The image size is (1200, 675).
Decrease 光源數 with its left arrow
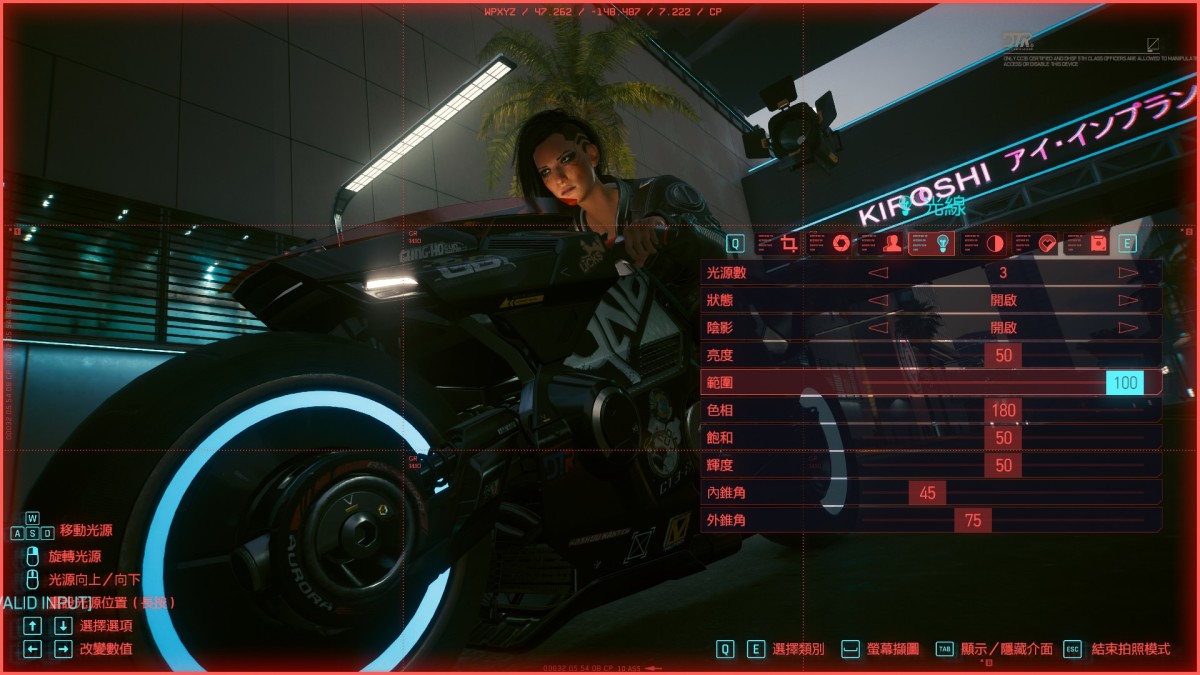pos(877,272)
